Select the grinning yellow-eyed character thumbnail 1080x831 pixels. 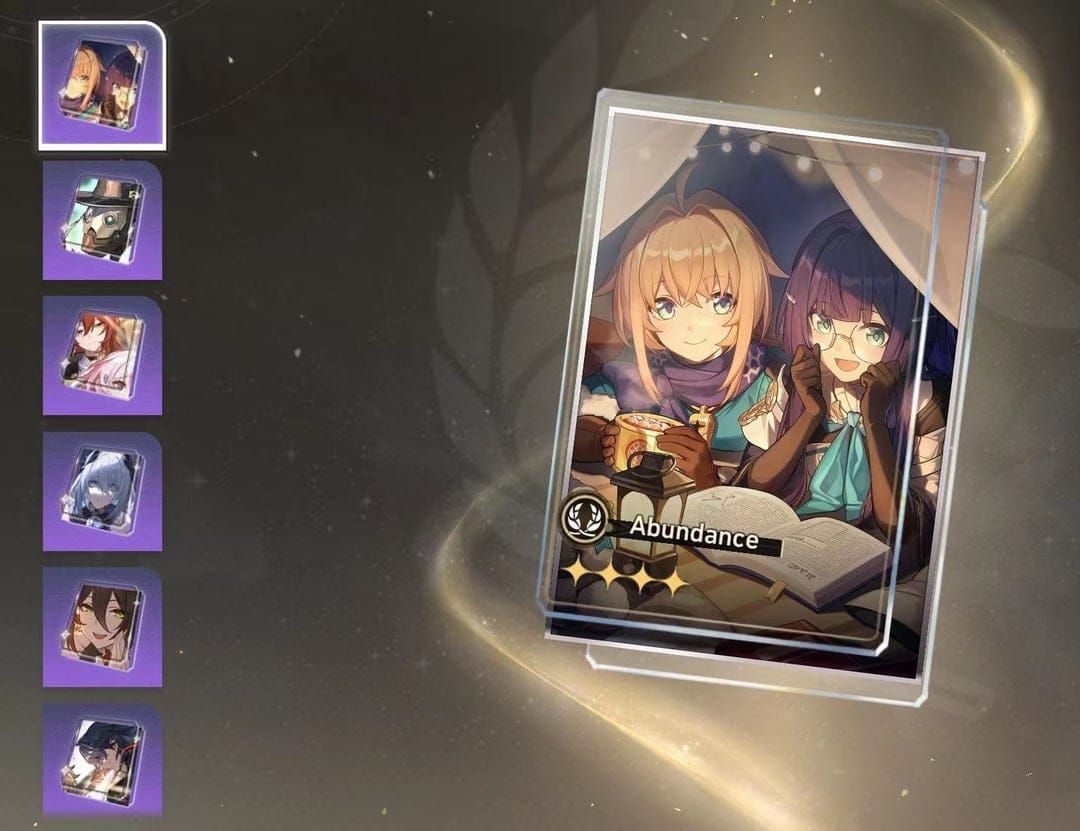pyautogui.click(x=102, y=627)
